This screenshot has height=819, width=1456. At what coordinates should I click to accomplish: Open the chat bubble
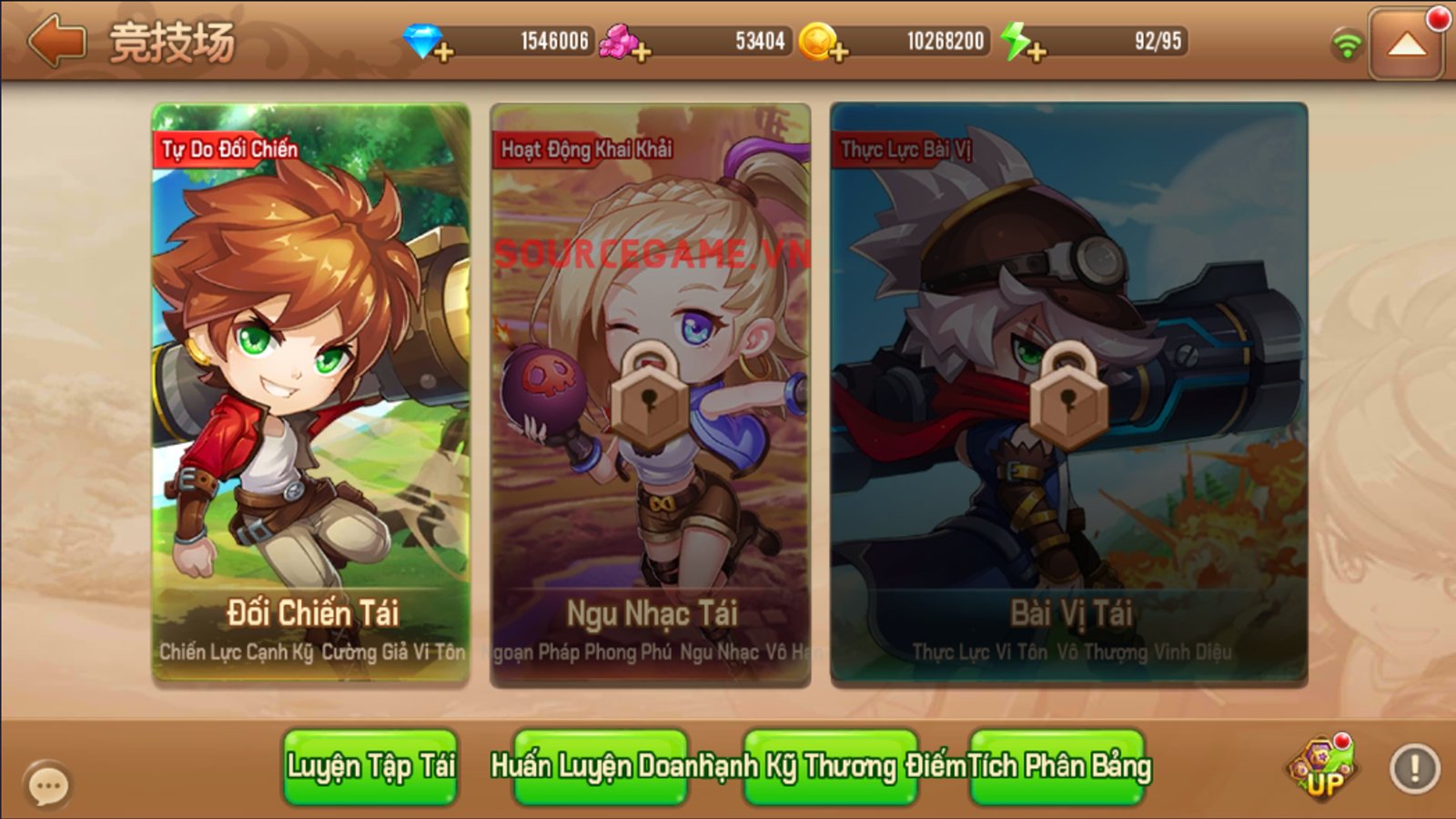click(47, 785)
